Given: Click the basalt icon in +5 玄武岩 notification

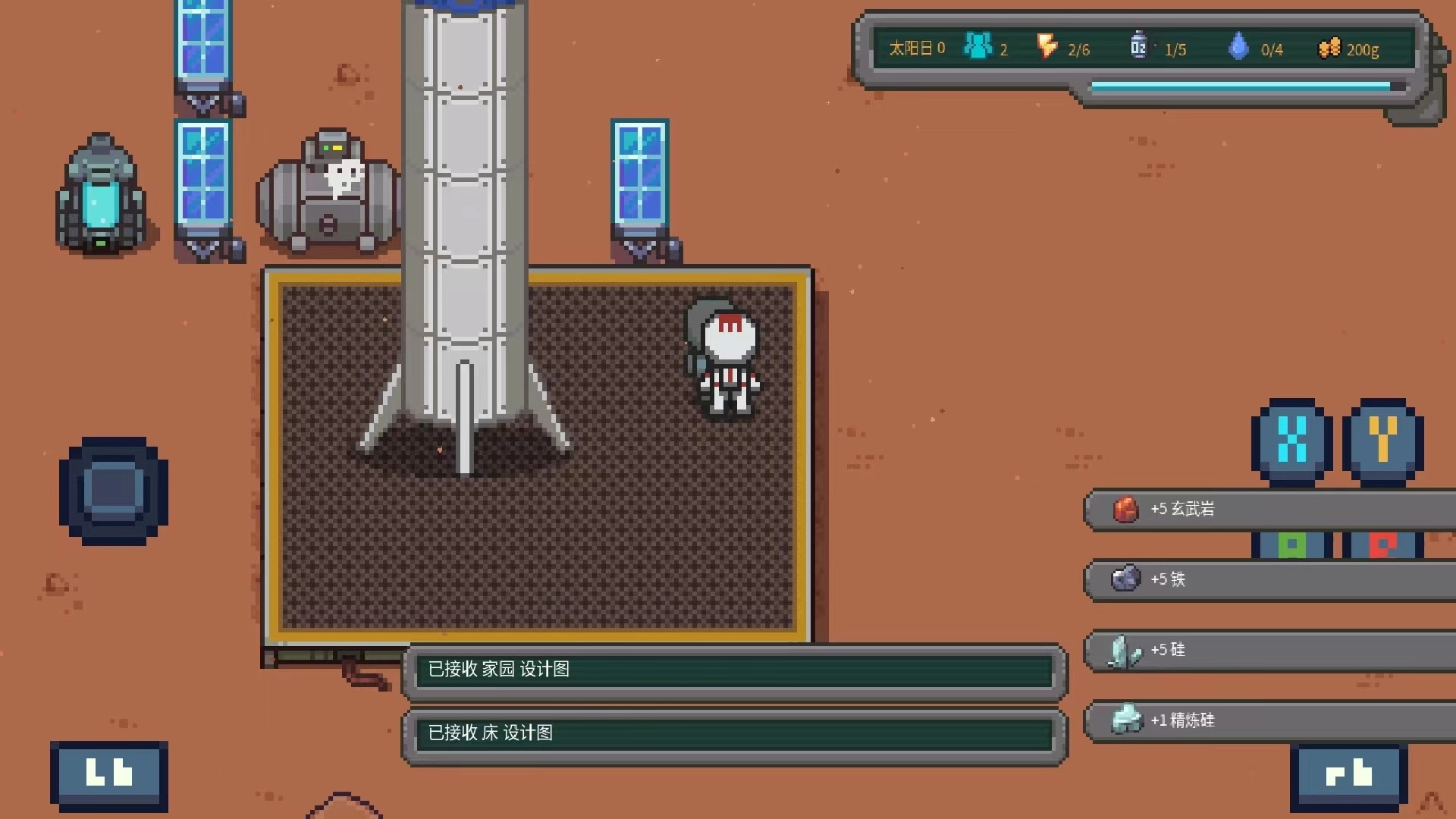Looking at the screenshot, I should click(x=1125, y=510).
